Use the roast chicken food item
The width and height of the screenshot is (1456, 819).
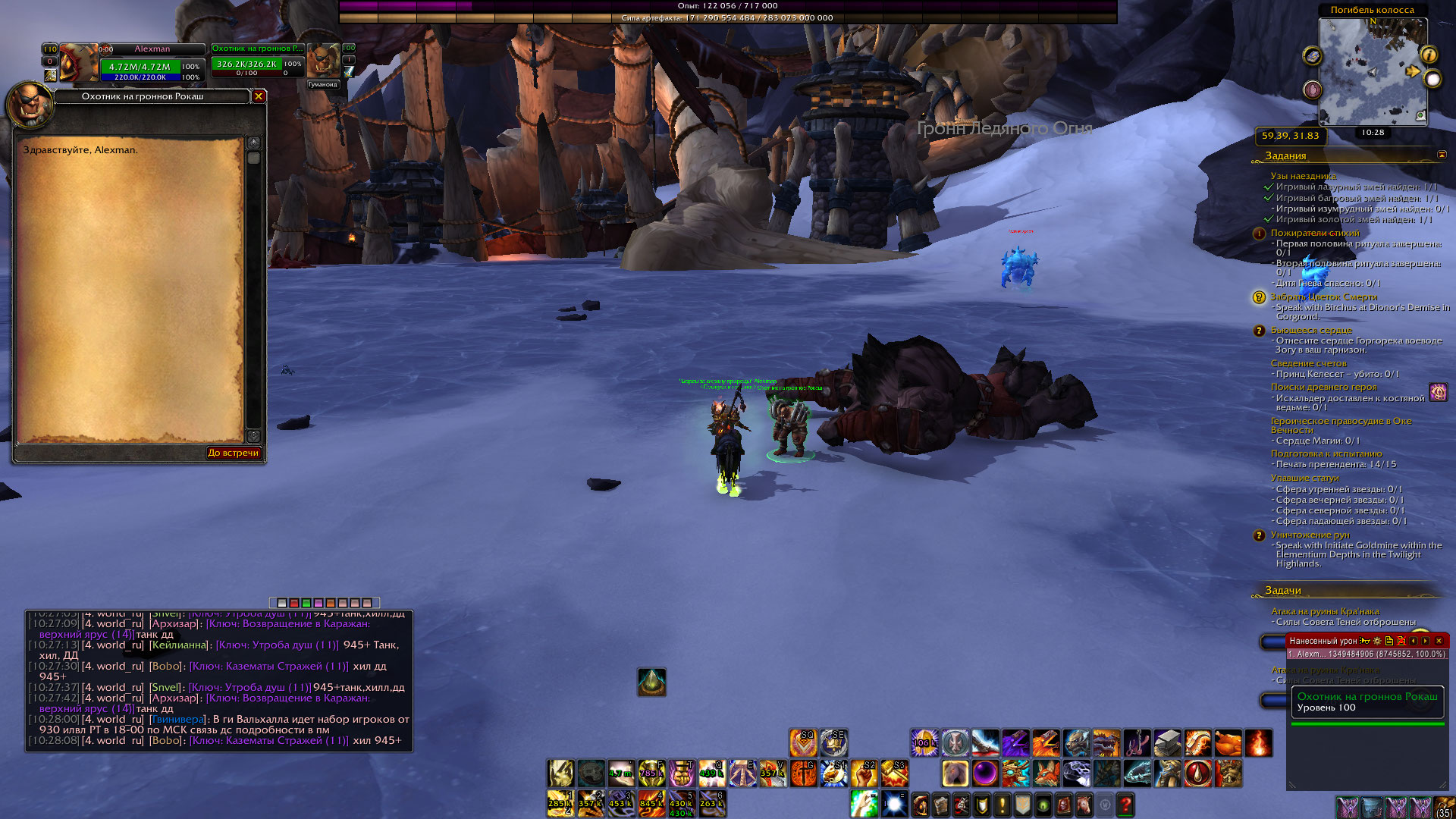(1227, 742)
